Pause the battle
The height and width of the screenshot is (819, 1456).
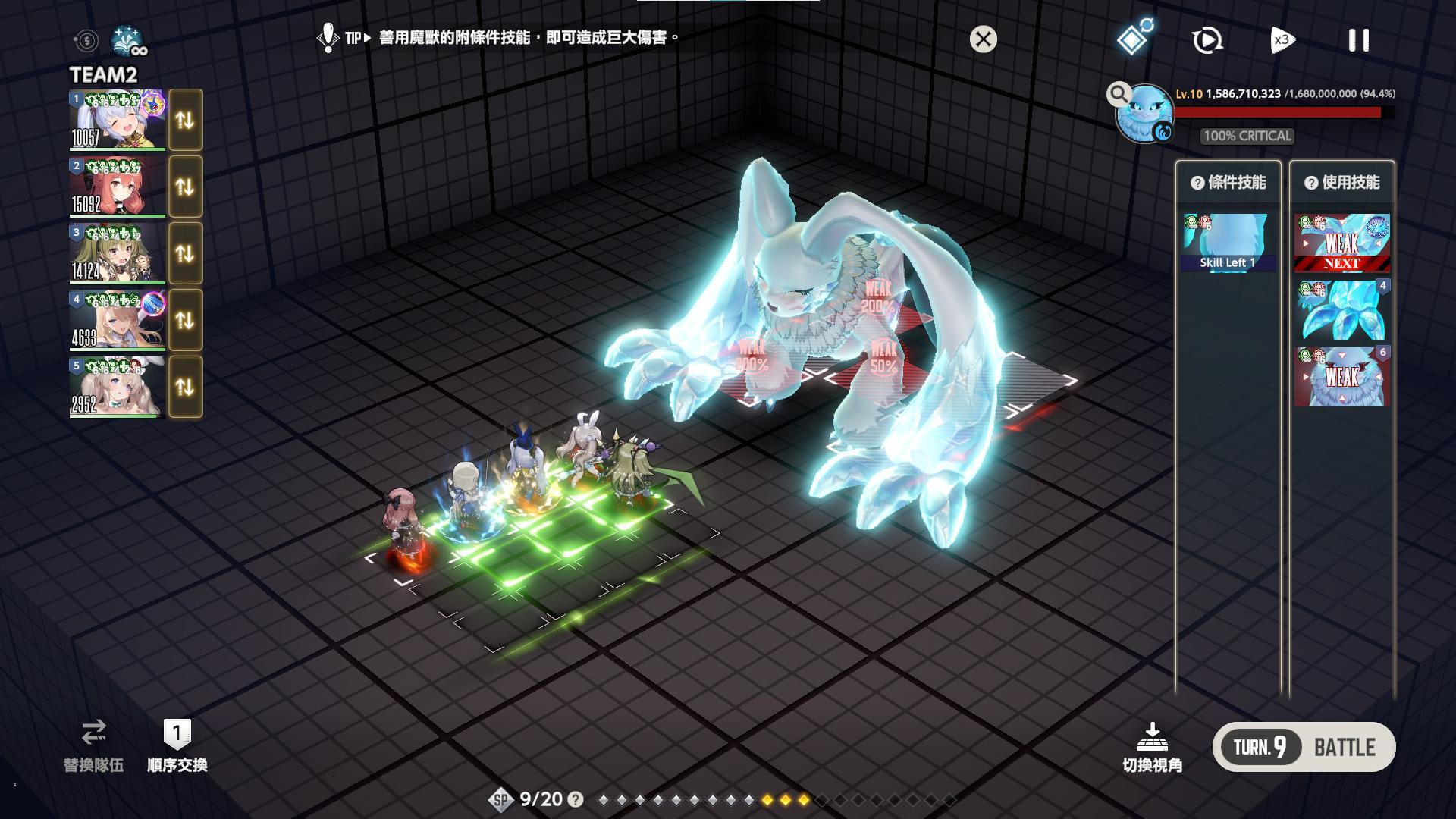click(1358, 40)
